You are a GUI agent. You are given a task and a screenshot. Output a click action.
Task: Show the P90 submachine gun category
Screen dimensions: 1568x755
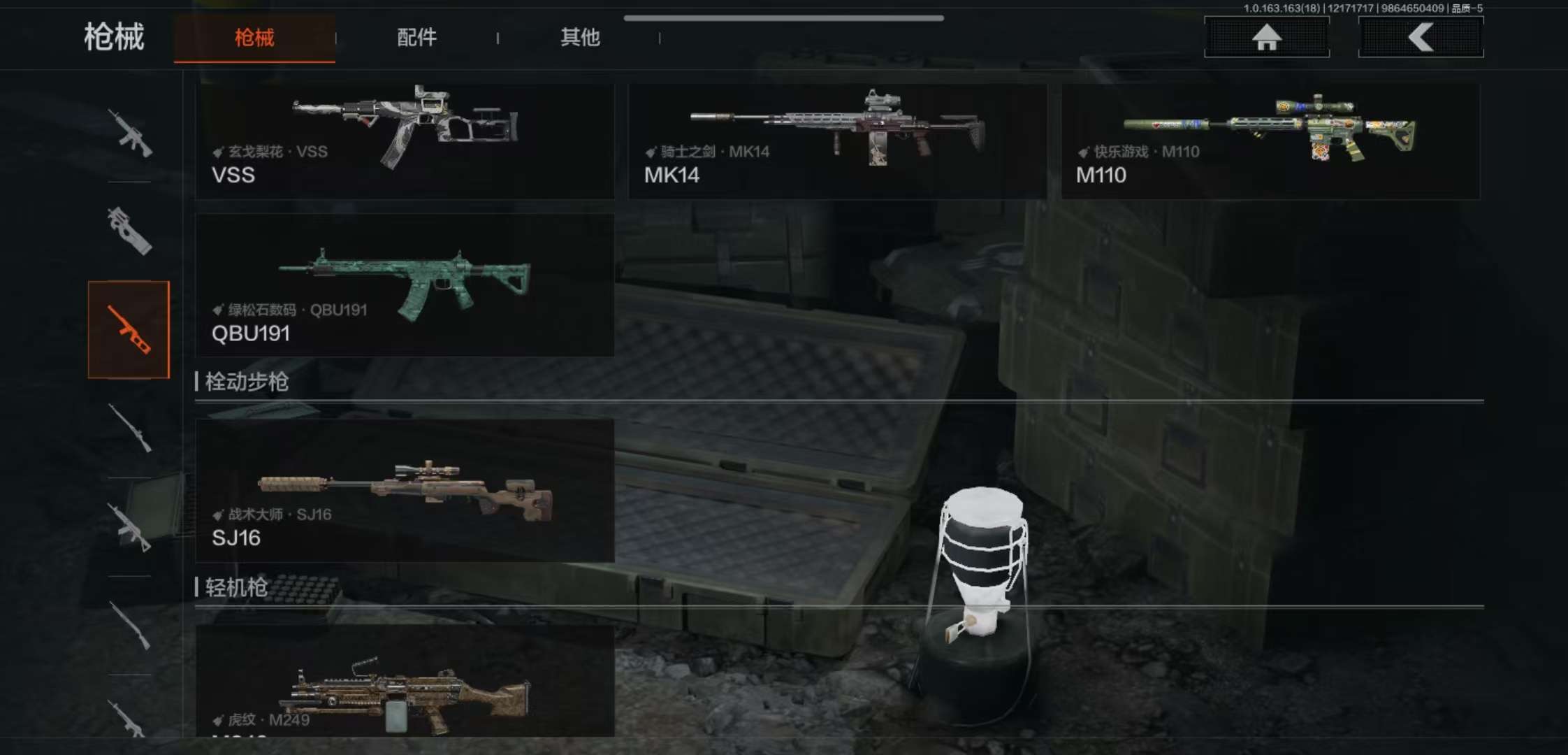(129, 231)
